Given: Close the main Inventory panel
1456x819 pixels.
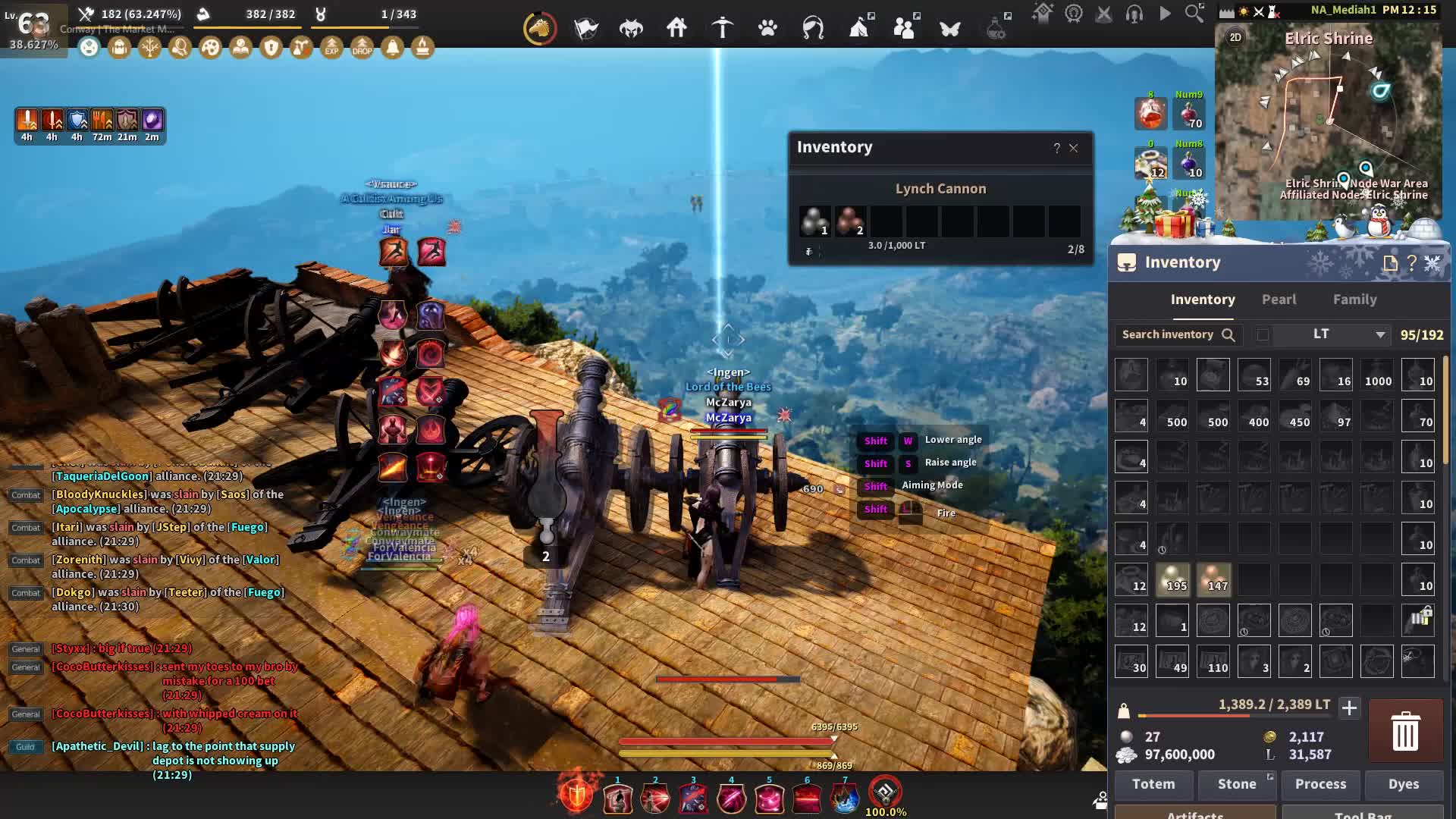Looking at the screenshot, I should [x=1432, y=263].
